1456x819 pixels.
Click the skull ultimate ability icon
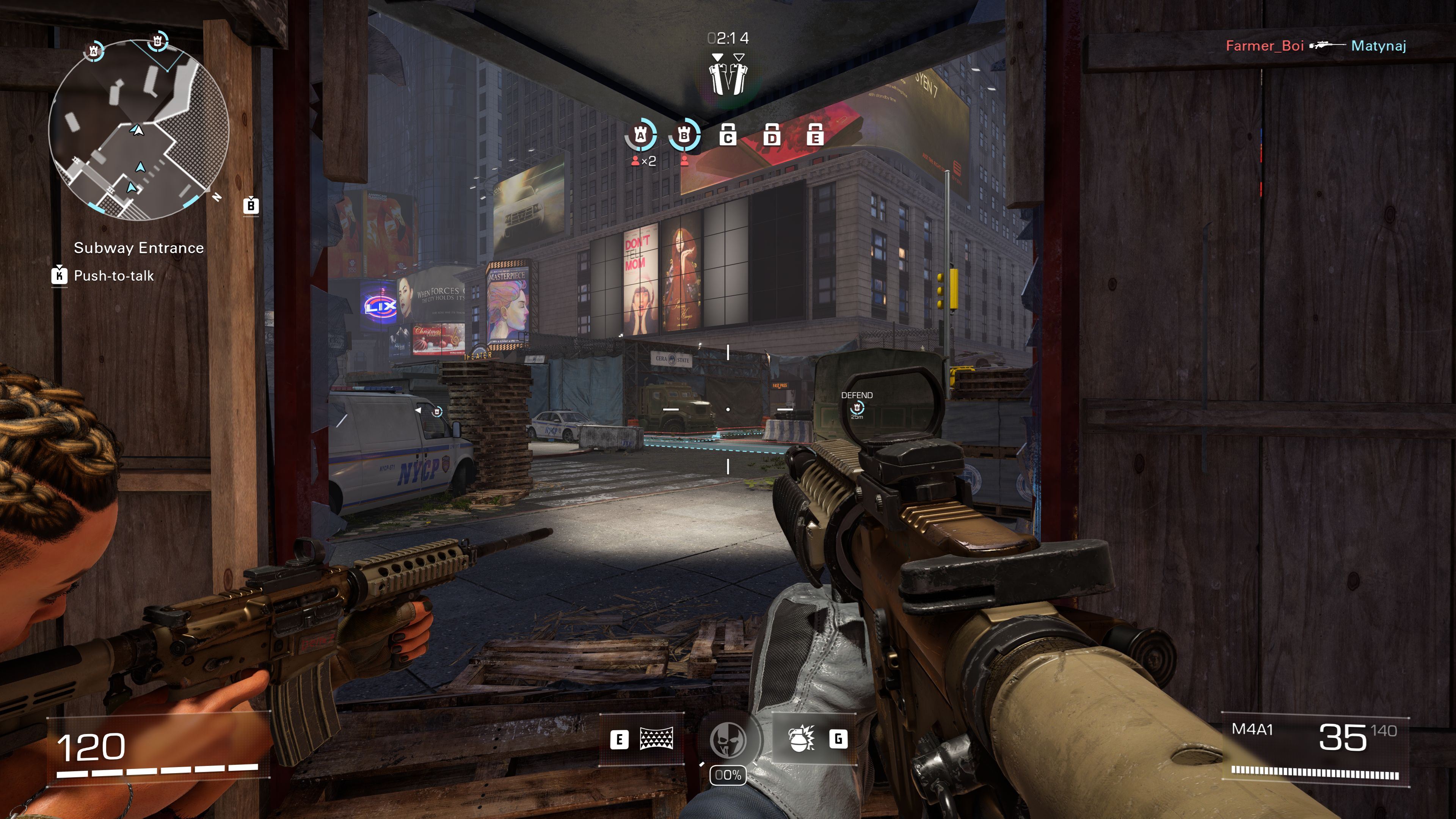[x=728, y=741]
